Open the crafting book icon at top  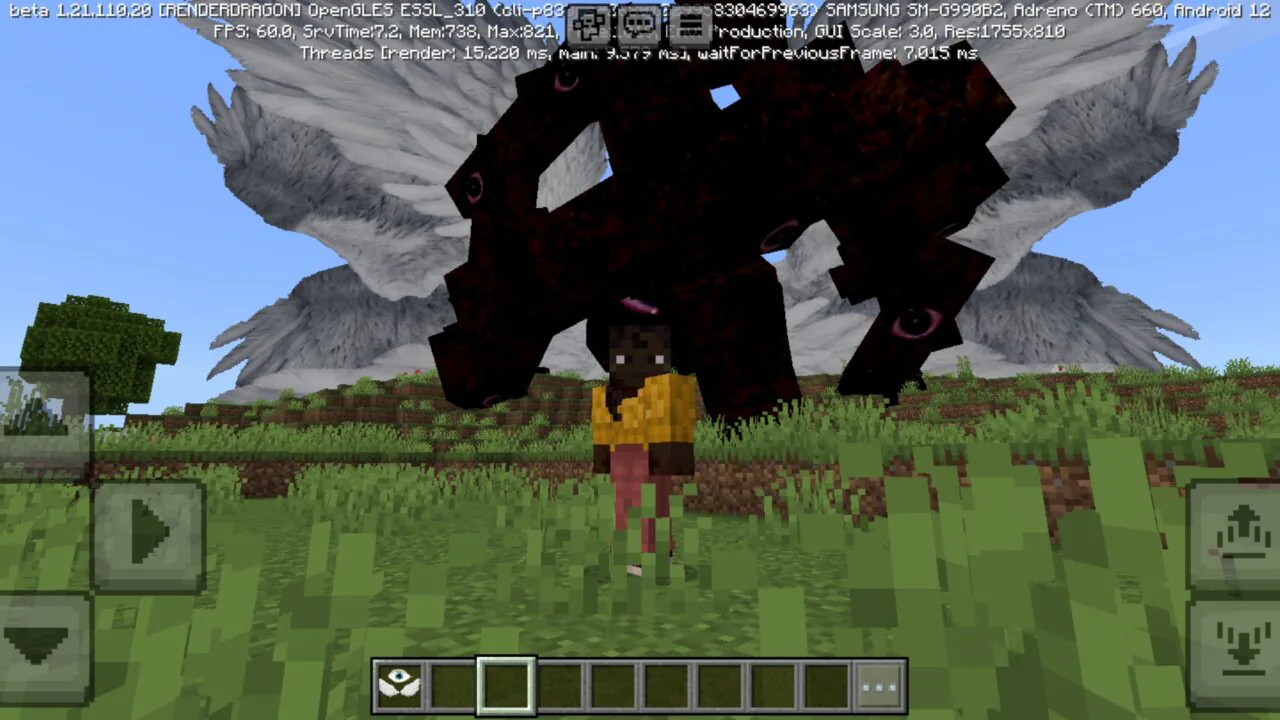coord(589,27)
